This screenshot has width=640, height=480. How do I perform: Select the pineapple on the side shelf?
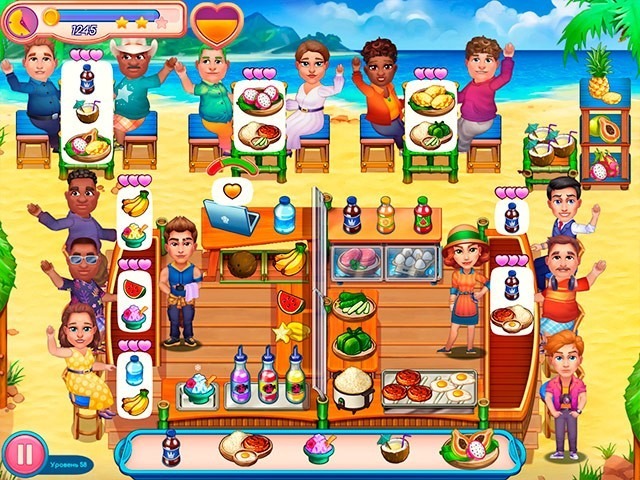pos(599,73)
